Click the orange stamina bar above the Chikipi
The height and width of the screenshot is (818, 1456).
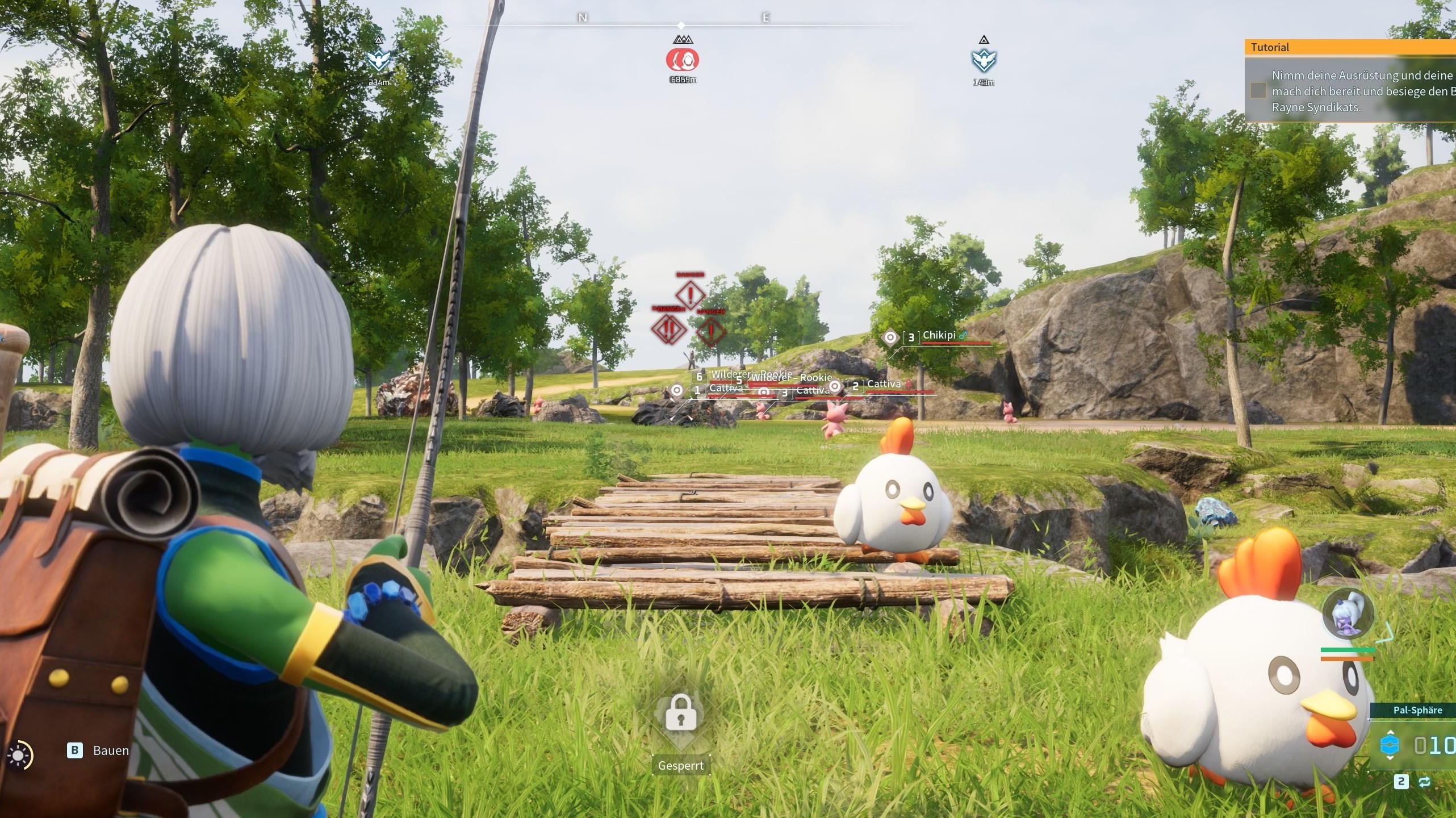click(x=1347, y=659)
